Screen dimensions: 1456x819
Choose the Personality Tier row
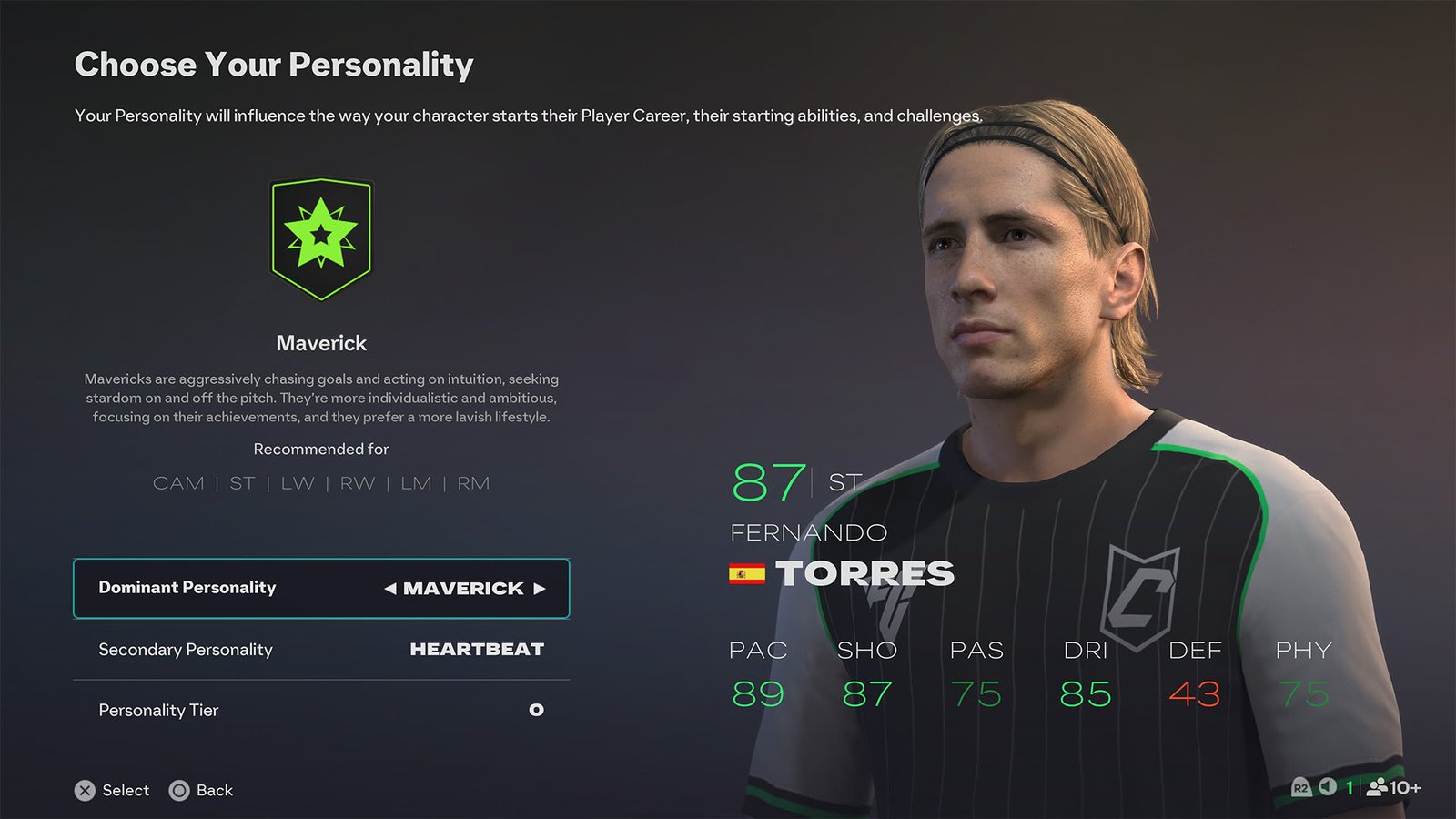pos(320,710)
